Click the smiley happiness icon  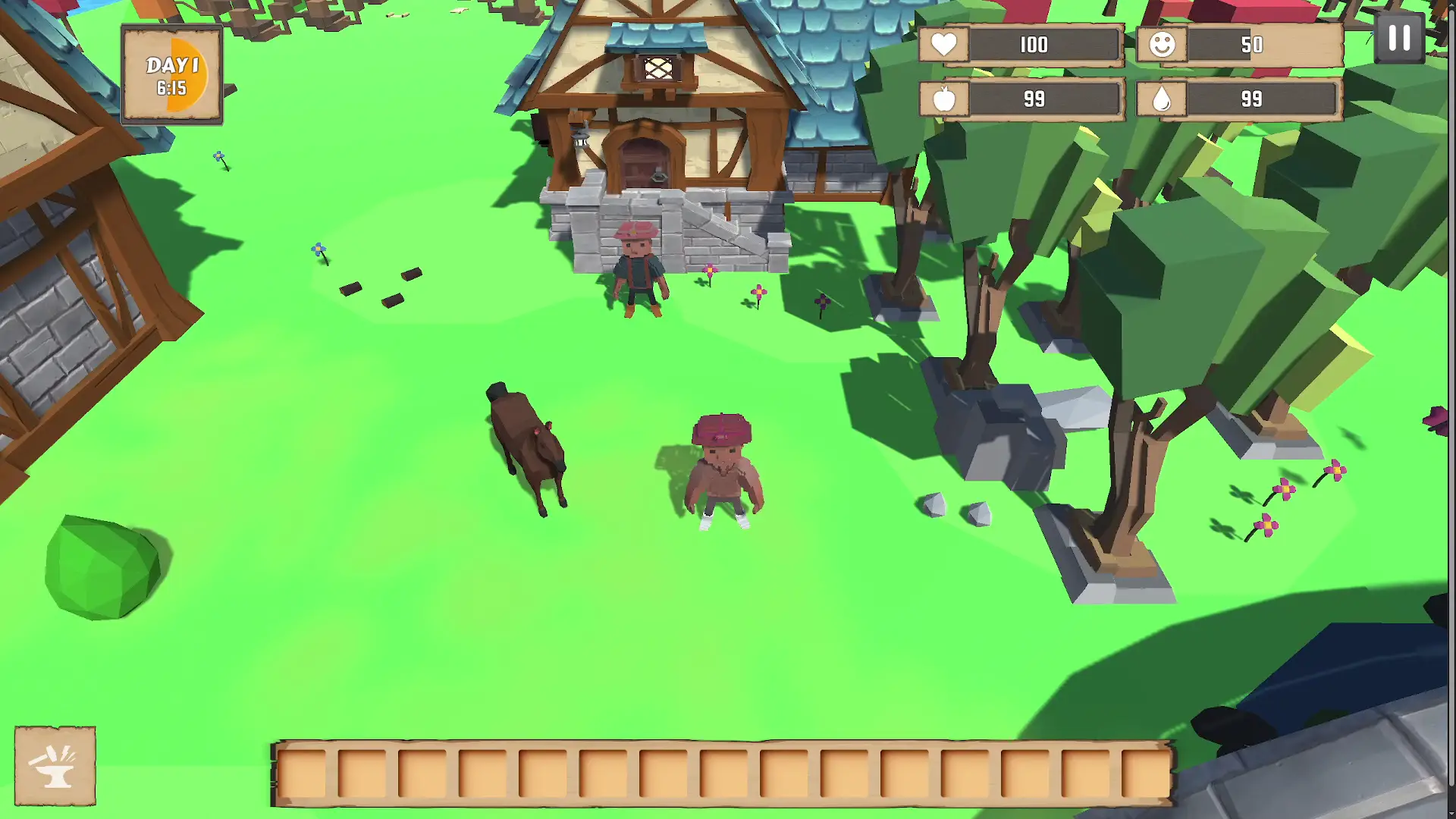coord(1161,45)
